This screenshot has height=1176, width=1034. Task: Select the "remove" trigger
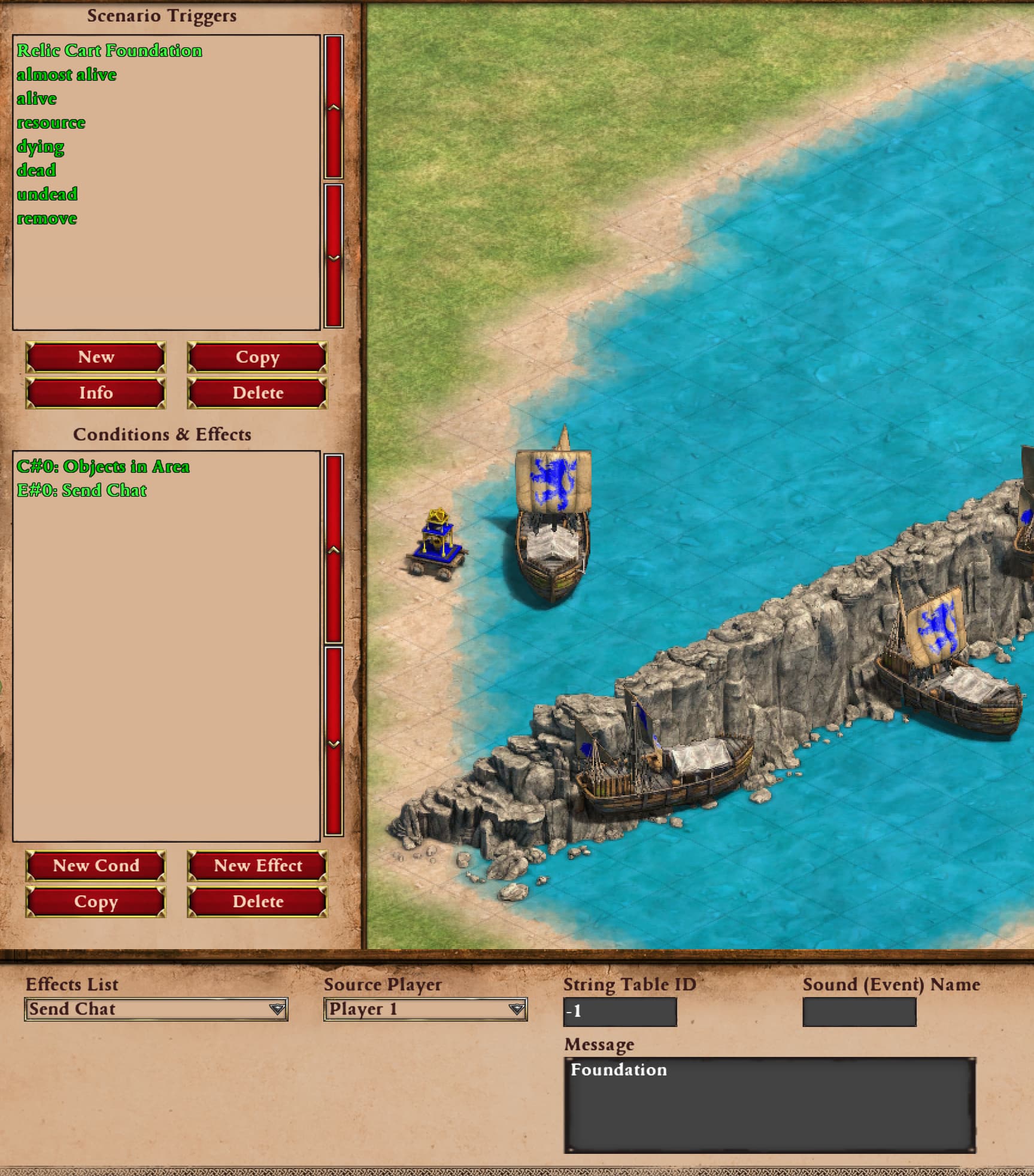click(x=47, y=218)
